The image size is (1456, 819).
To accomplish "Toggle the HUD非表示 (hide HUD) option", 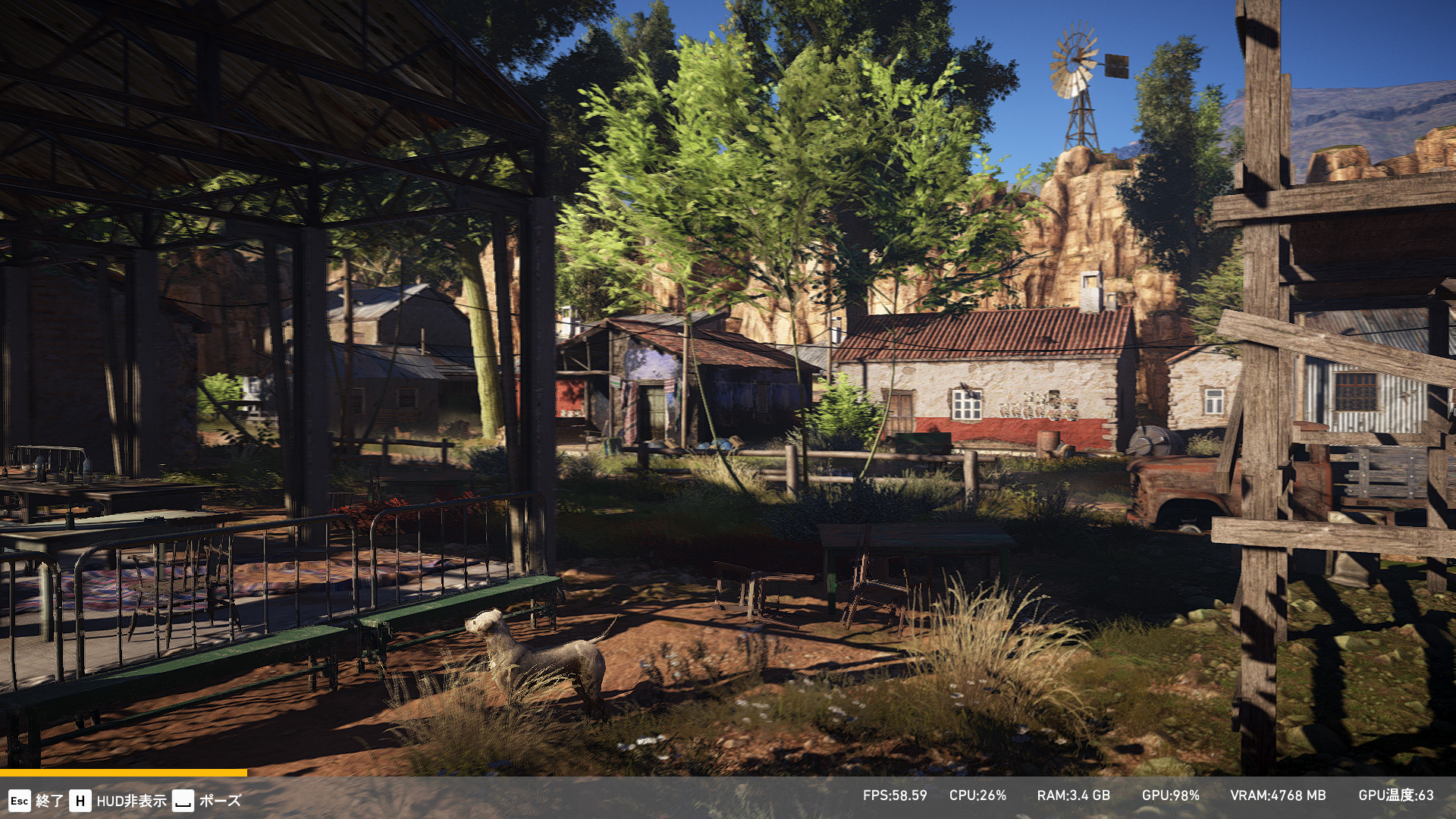I will pos(118,801).
